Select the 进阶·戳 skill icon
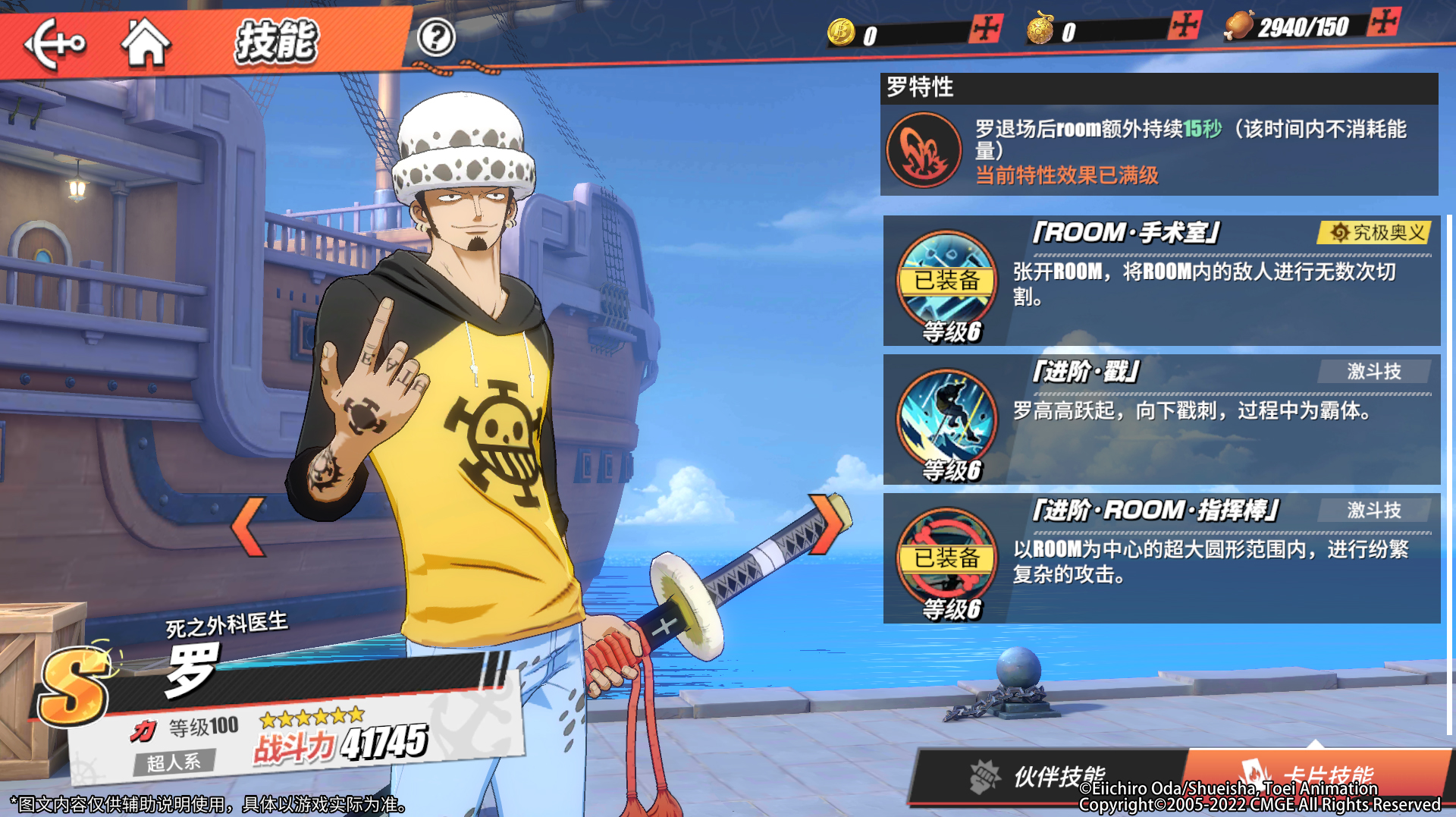Image resolution: width=1456 pixels, height=817 pixels. coord(947,419)
